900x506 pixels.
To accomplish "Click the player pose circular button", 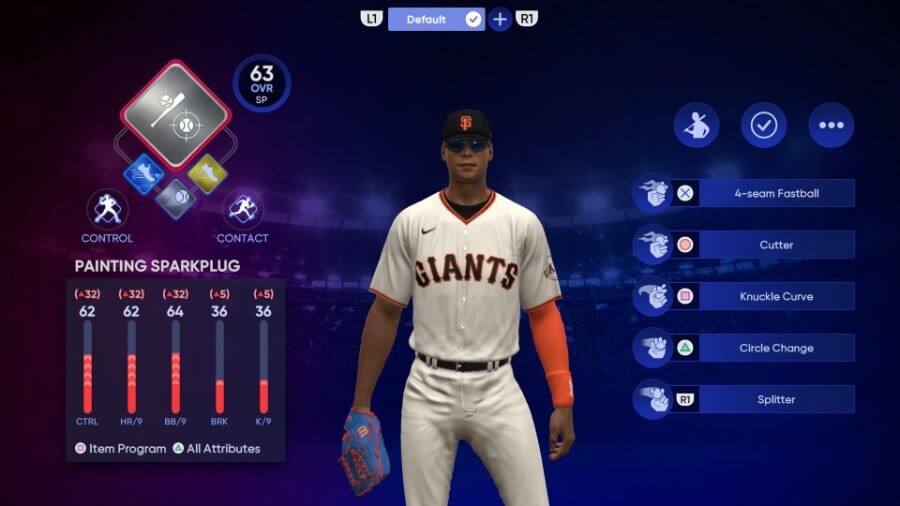I will (697, 125).
